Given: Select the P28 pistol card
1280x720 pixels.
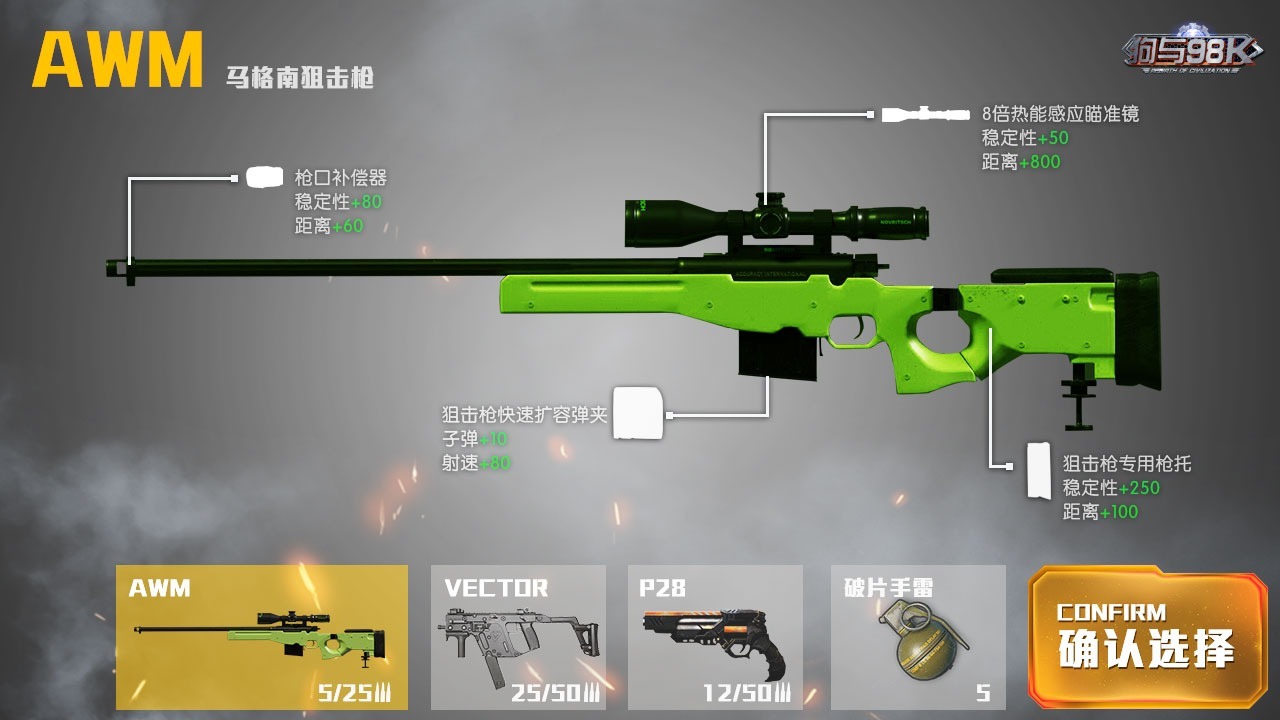Looking at the screenshot, I should tap(715, 637).
